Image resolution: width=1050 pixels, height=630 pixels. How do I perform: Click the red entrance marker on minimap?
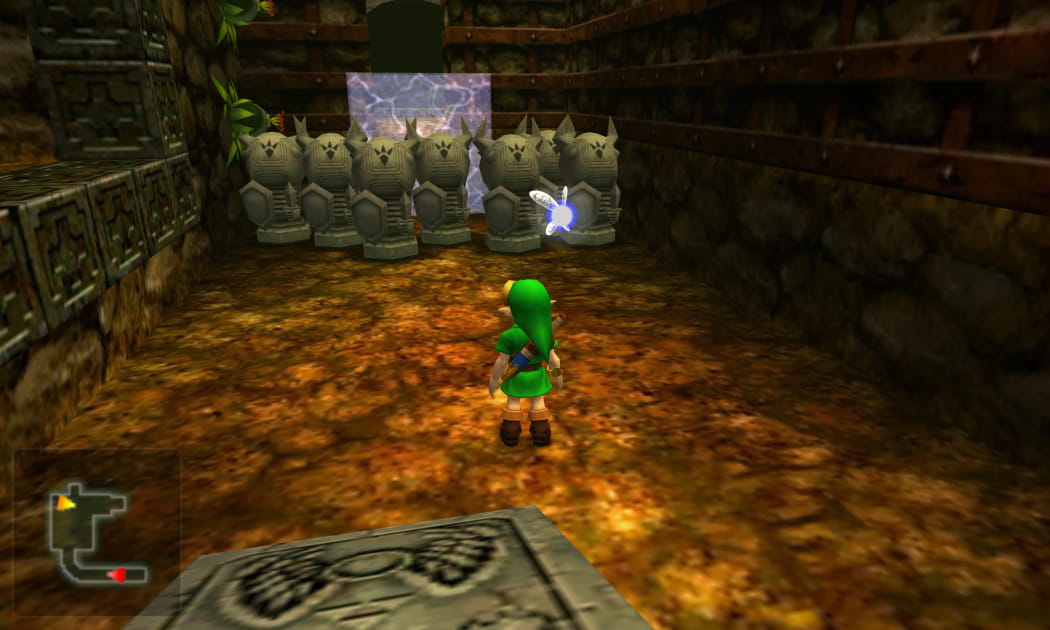click(x=116, y=574)
